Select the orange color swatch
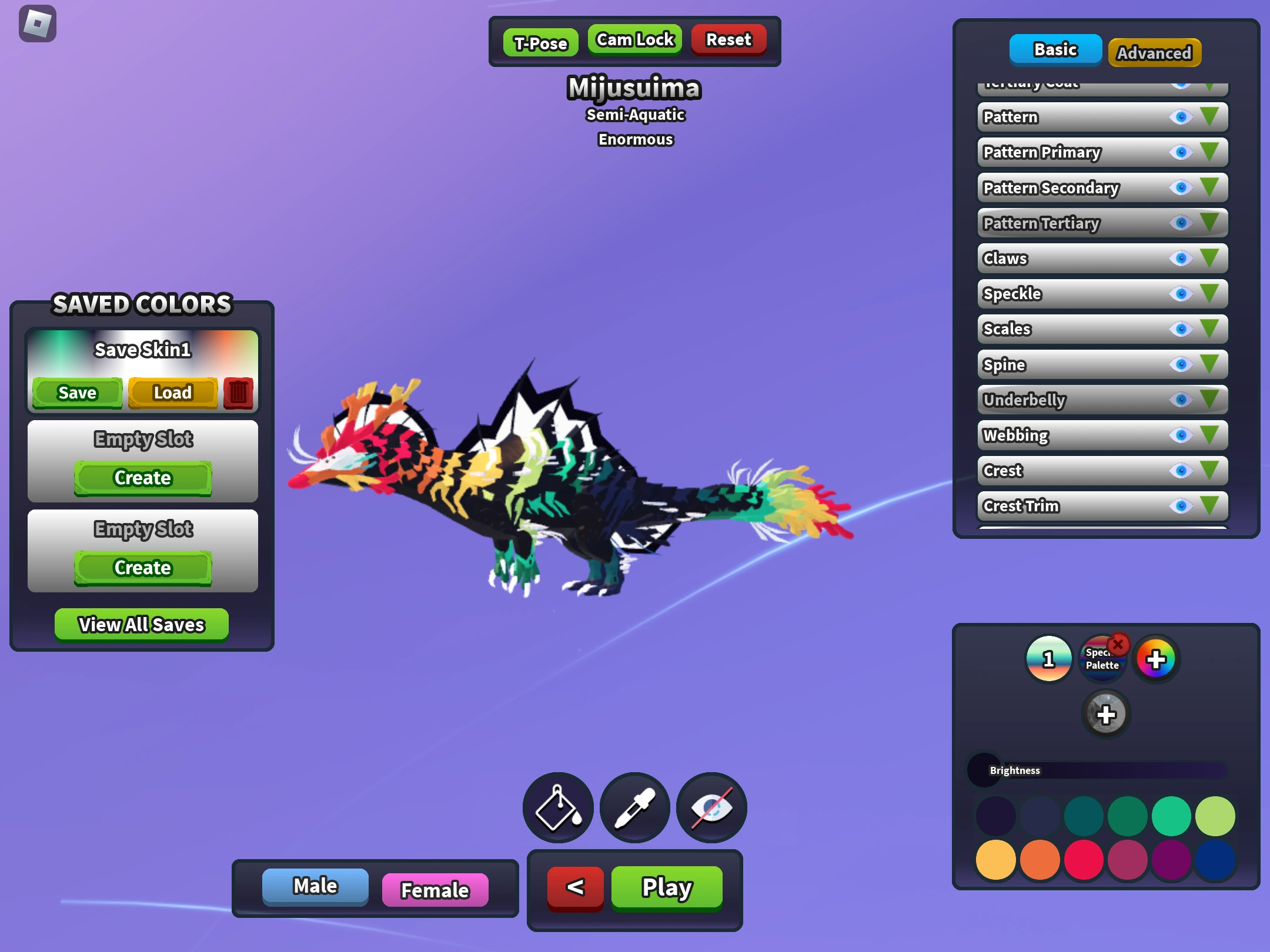 (1040, 859)
